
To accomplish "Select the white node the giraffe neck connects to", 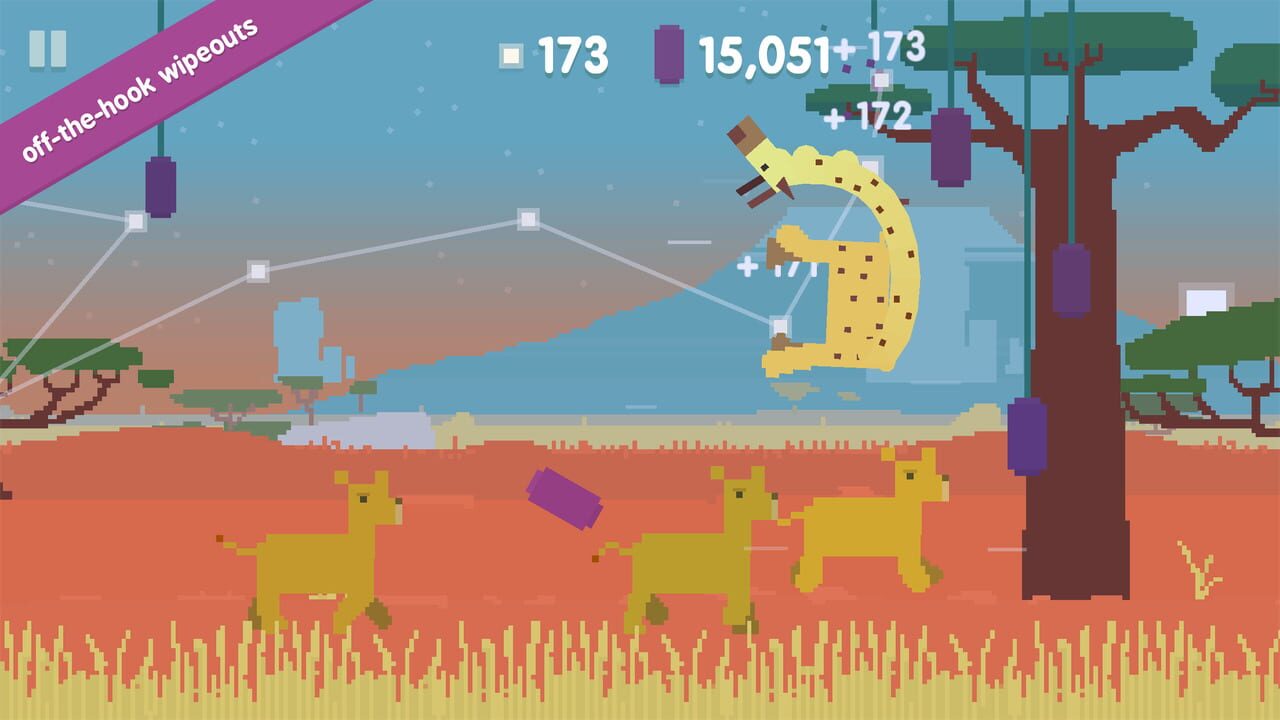I will 779,325.
